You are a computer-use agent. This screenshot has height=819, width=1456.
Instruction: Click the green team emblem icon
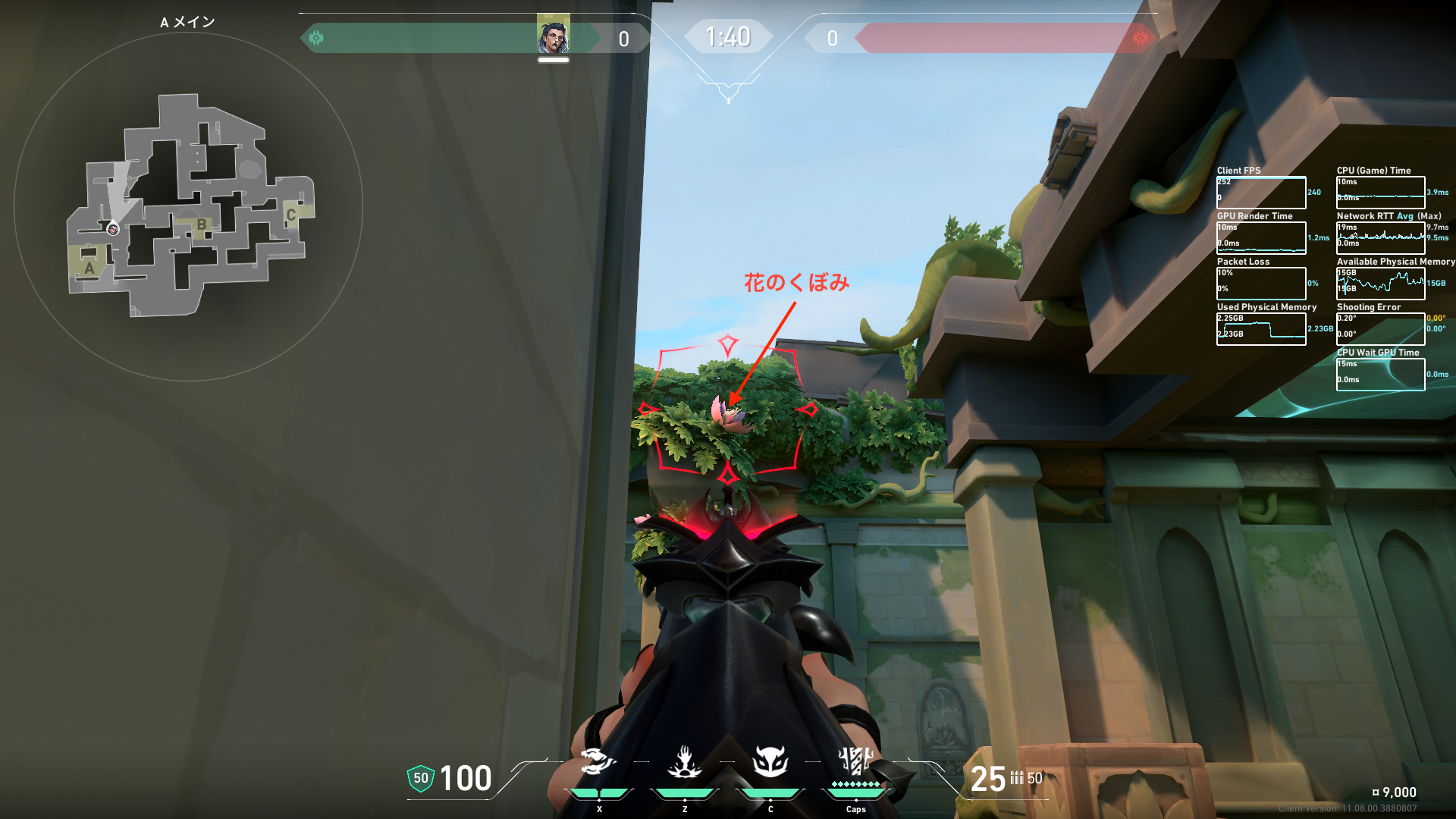pyautogui.click(x=317, y=38)
